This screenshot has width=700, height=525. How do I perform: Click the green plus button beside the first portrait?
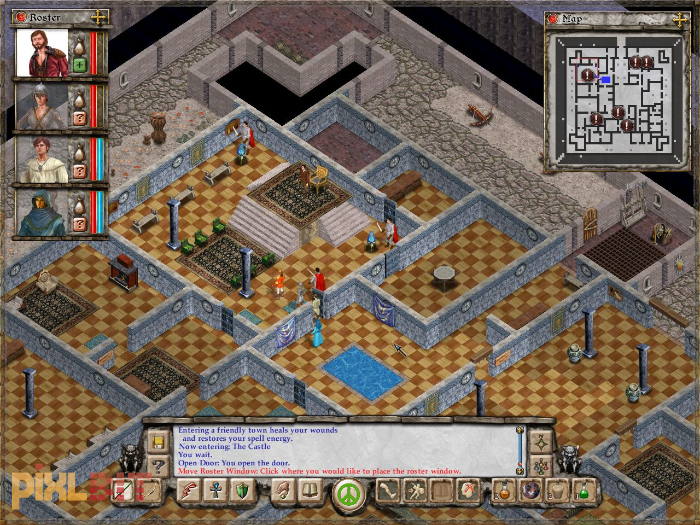click(x=80, y=66)
